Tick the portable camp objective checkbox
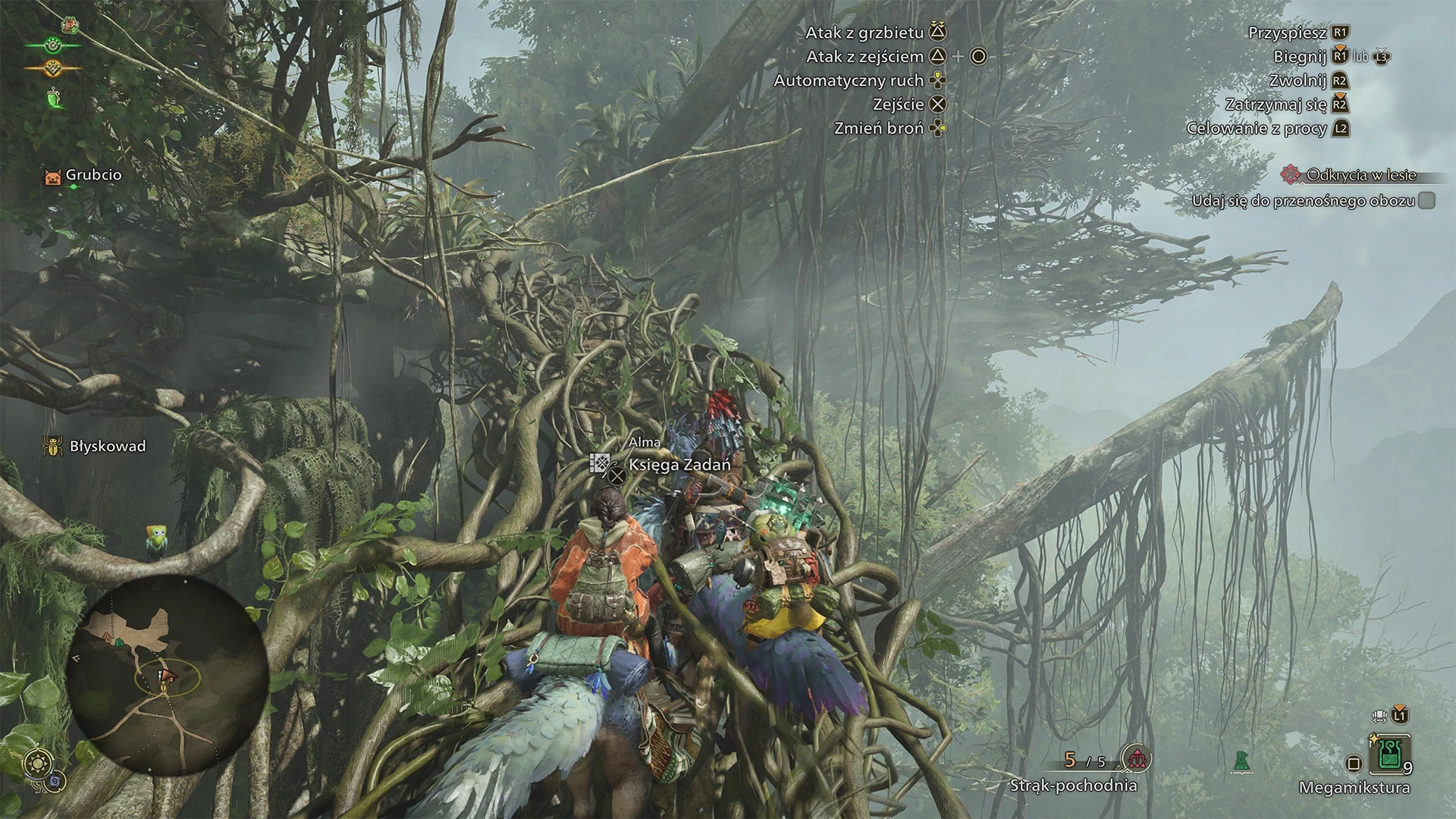This screenshot has width=1456, height=819. coord(1426,200)
